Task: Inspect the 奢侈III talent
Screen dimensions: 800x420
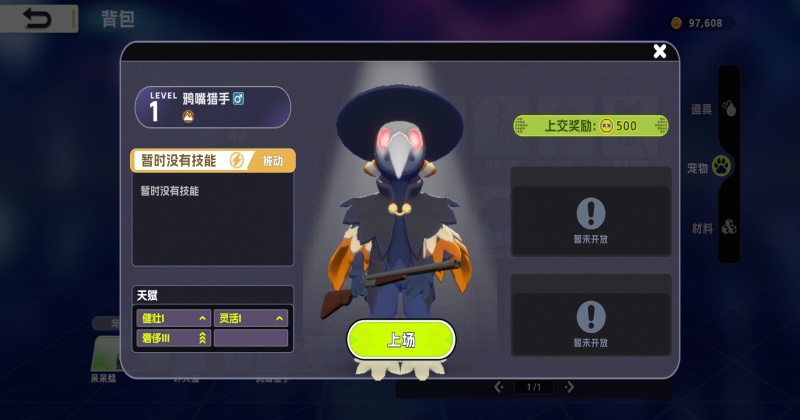Action: click(x=173, y=338)
